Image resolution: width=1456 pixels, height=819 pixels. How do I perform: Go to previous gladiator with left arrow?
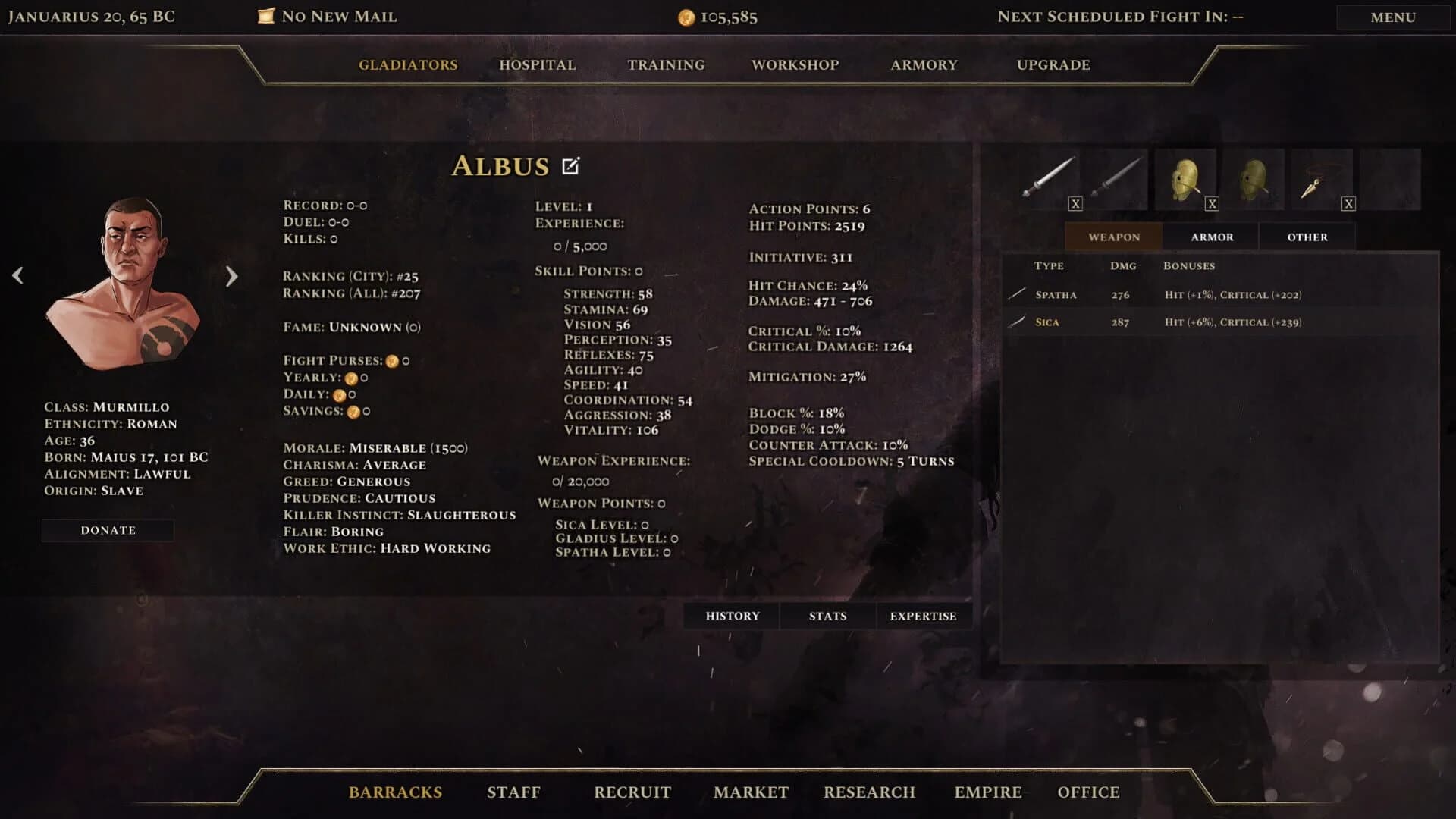point(17,275)
